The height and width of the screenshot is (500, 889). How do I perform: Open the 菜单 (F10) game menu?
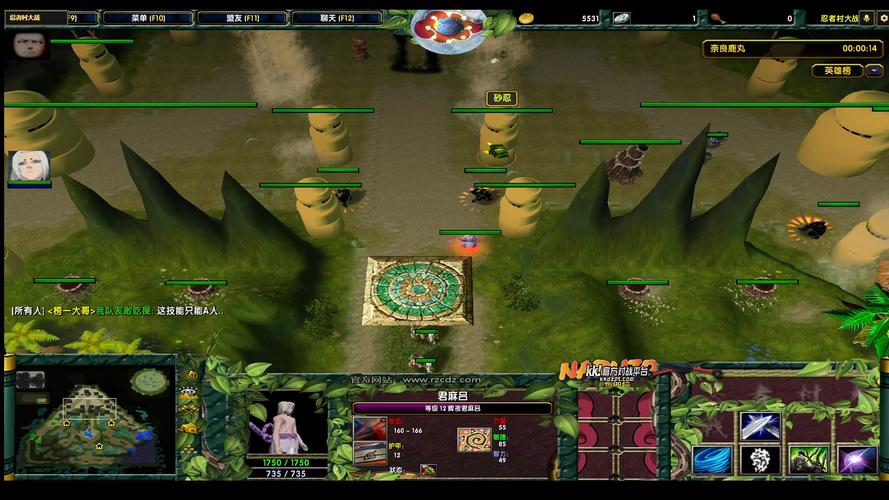tap(147, 18)
